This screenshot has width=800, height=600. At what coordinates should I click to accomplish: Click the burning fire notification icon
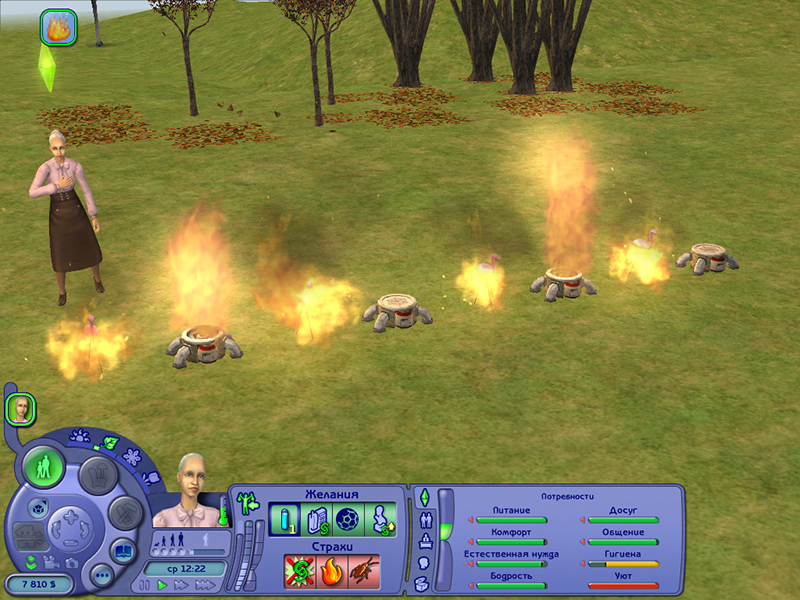click(x=58, y=27)
